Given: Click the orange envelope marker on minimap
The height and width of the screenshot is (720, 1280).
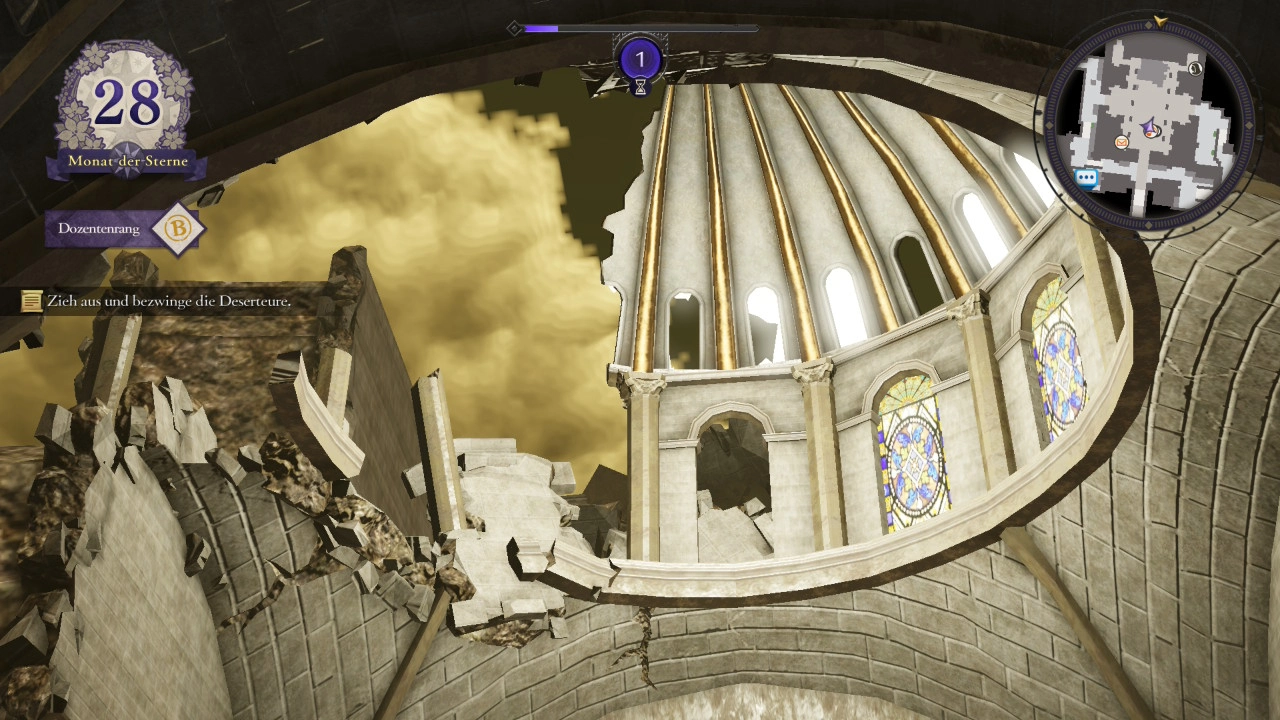Looking at the screenshot, I should (x=1122, y=143).
